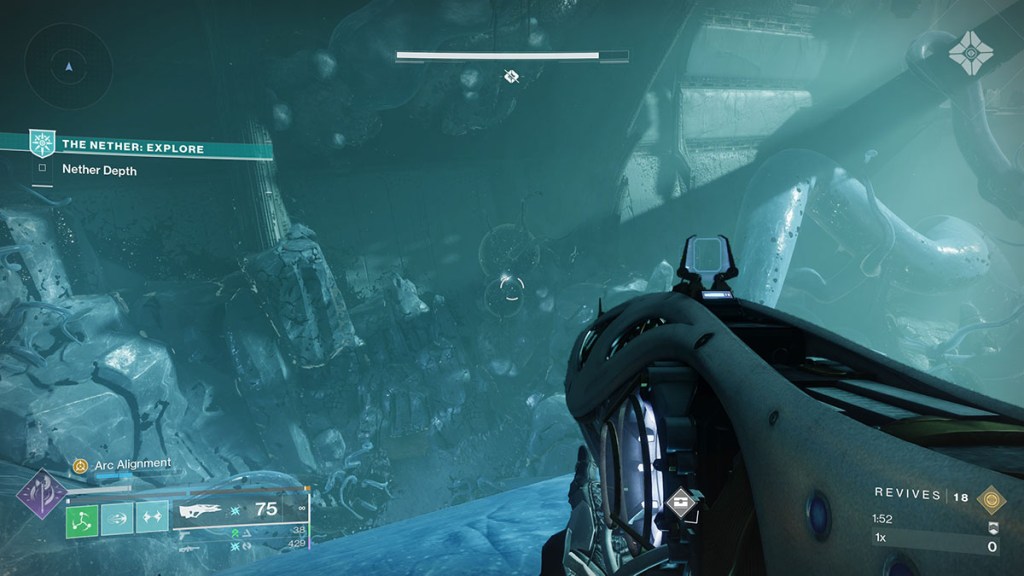The image size is (1024, 576).
Task: Tick the Nether Depth objective checkbox
Action: 42,170
